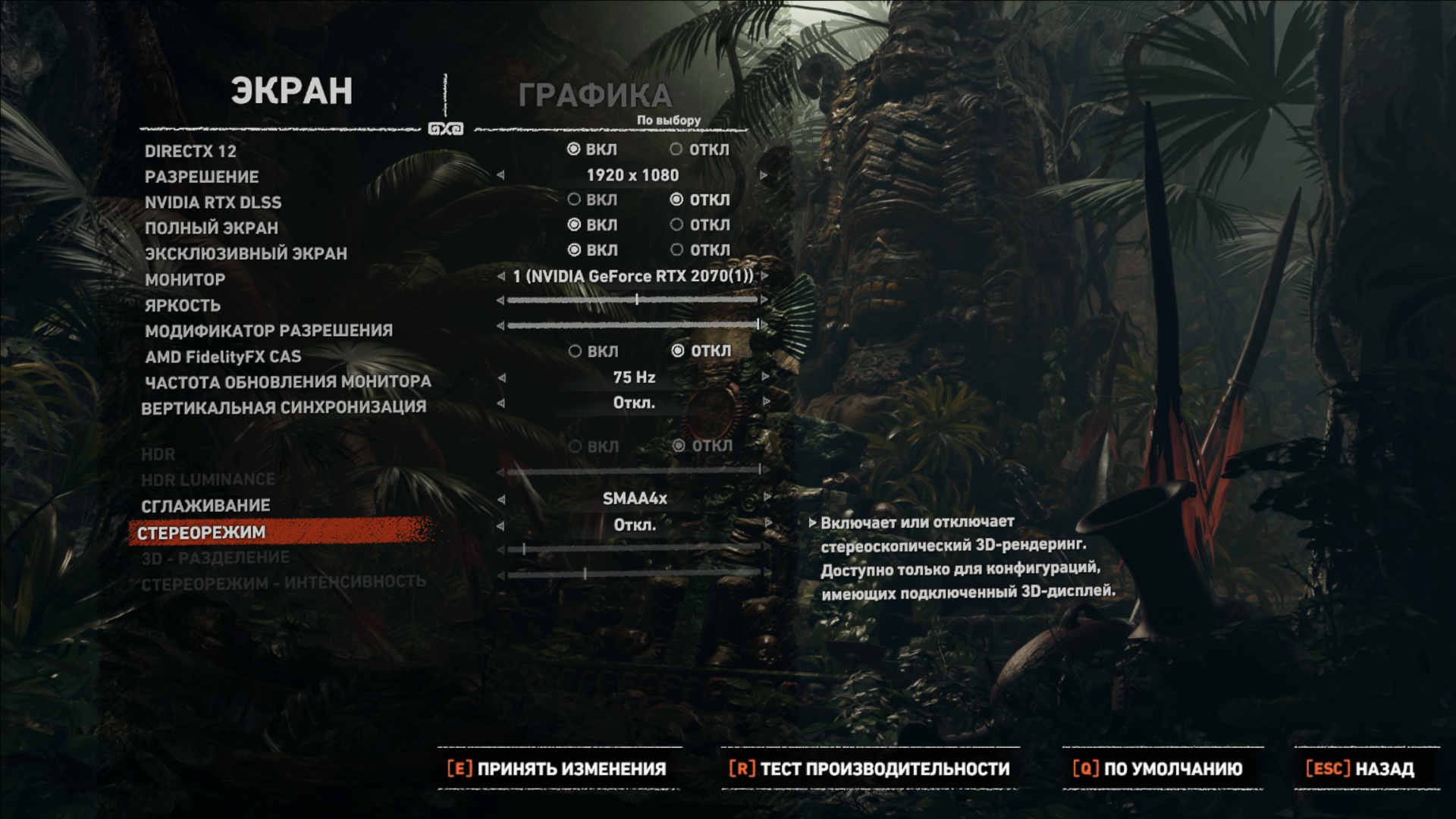Screen dimensions: 1456x819
Task: Select the Стереорежим menu row
Action: tap(202, 532)
